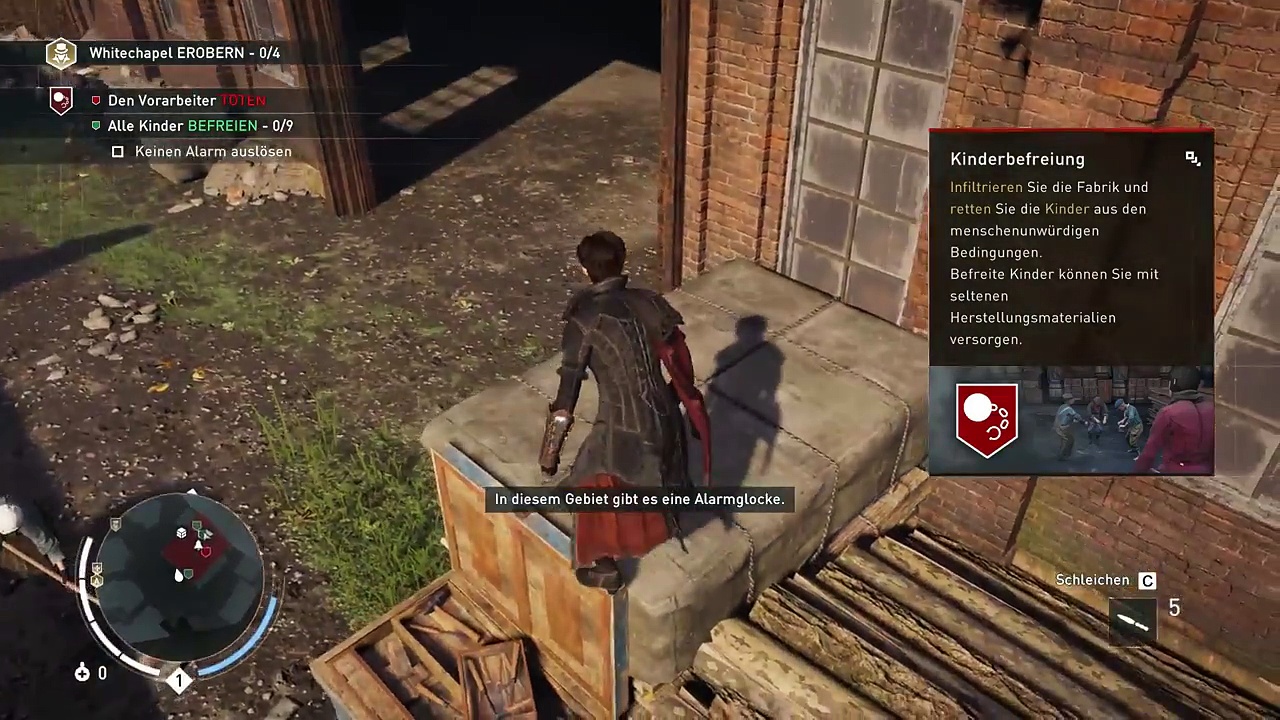Click the red child liberation emblem
This screenshot has width=1280, height=720.
(x=987, y=420)
